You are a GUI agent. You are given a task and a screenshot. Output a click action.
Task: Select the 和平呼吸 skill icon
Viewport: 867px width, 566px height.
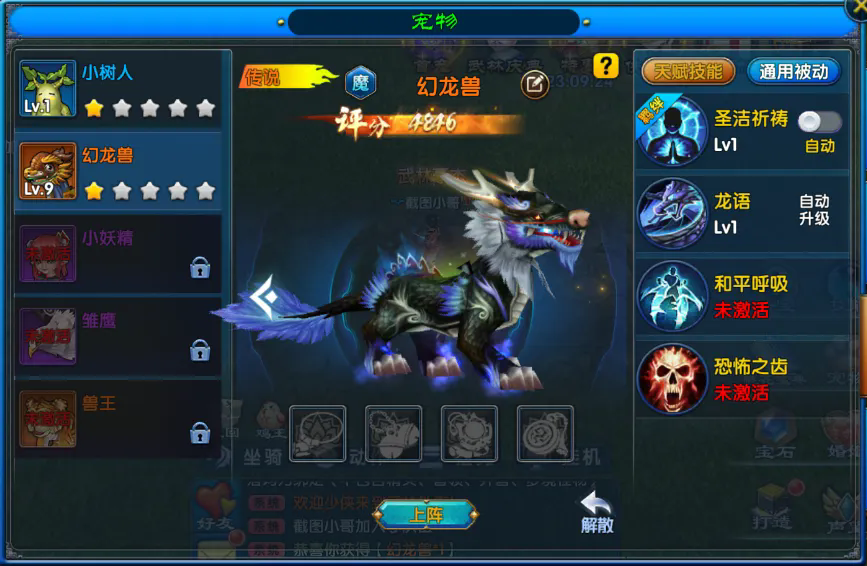click(672, 296)
